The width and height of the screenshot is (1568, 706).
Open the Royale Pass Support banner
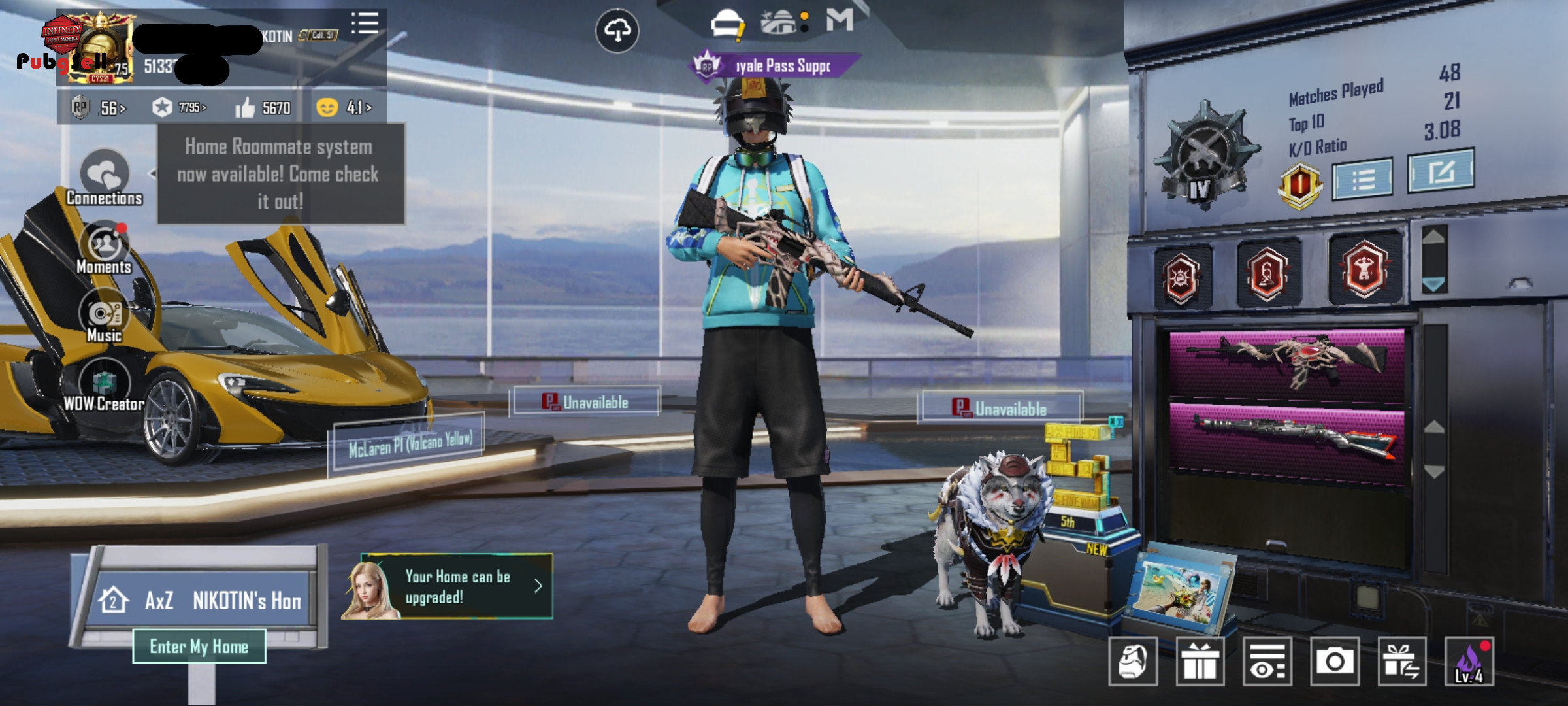point(776,66)
